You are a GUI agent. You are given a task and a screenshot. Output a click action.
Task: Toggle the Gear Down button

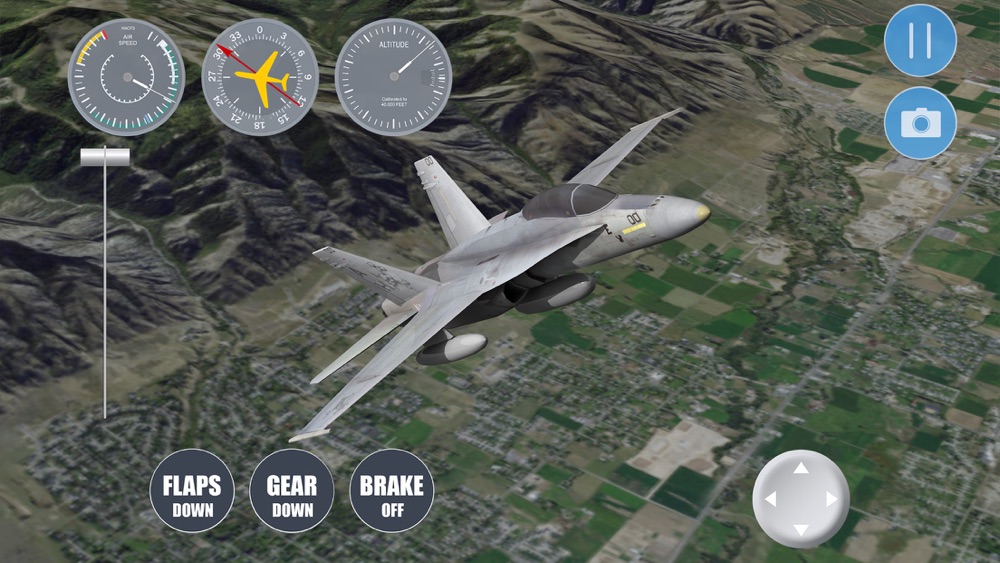291,495
